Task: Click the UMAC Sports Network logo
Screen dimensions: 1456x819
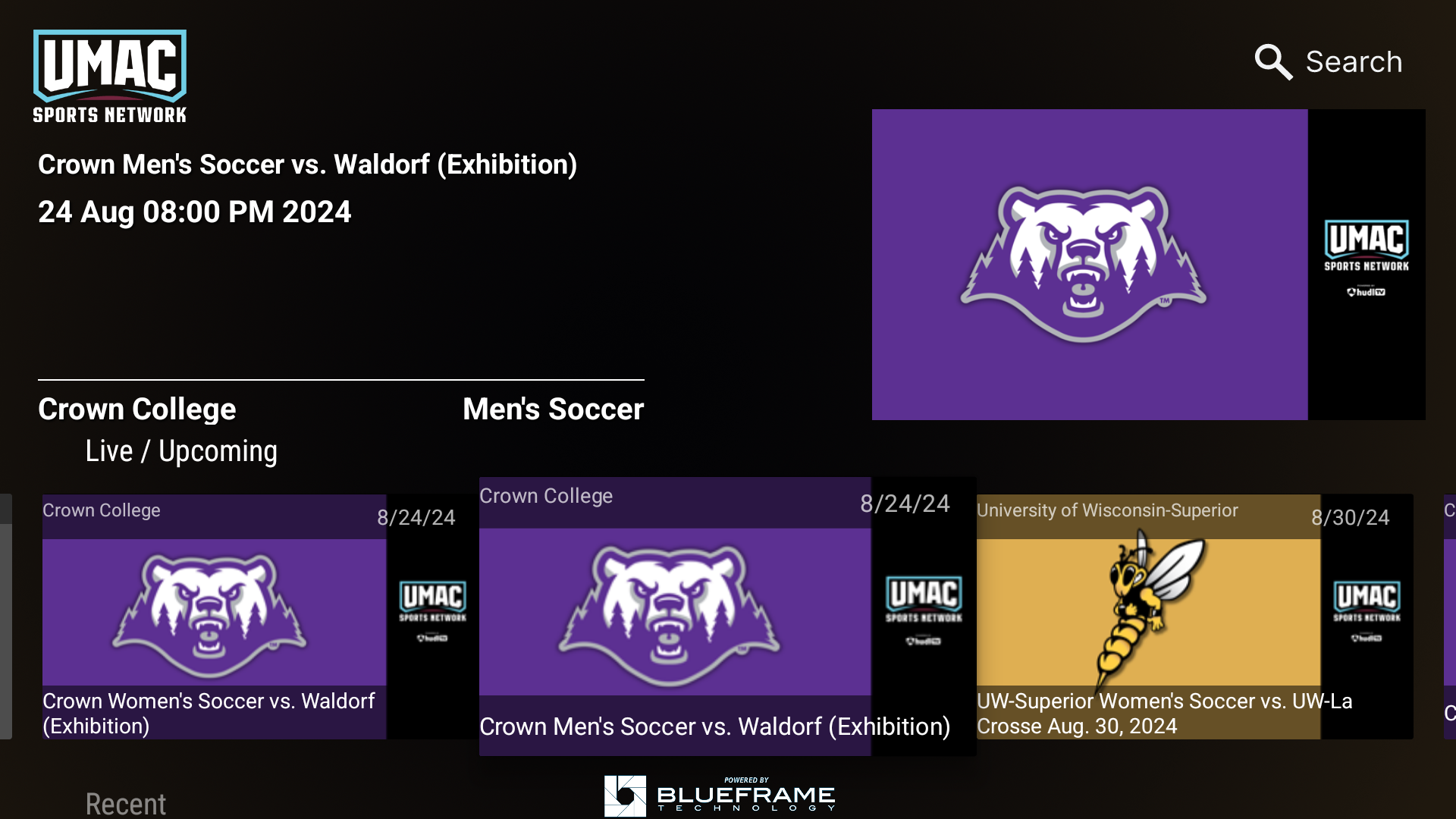Action: 109,75
